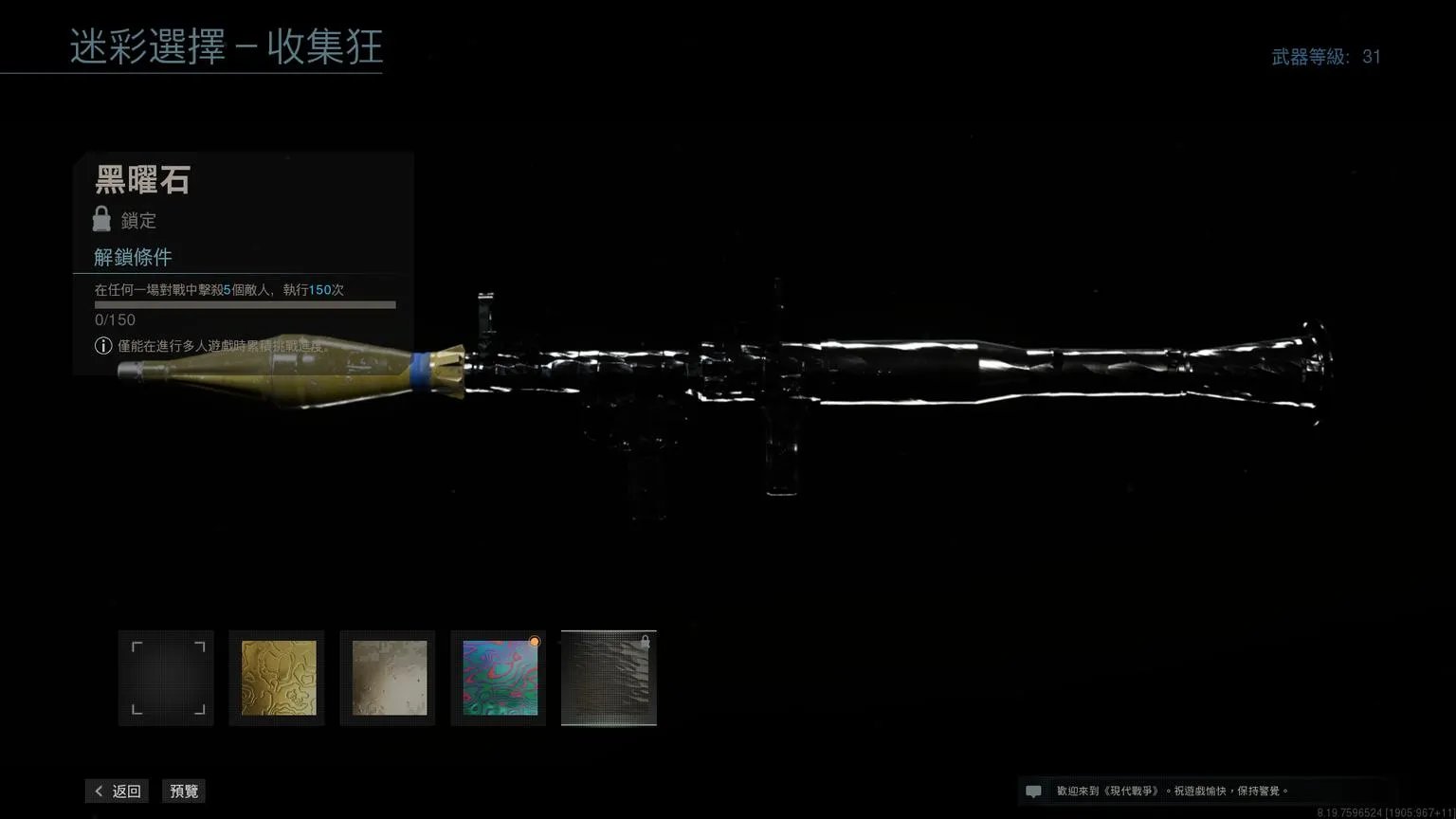
Task: Select the locked obsidian camo swatch
Action: coord(609,678)
